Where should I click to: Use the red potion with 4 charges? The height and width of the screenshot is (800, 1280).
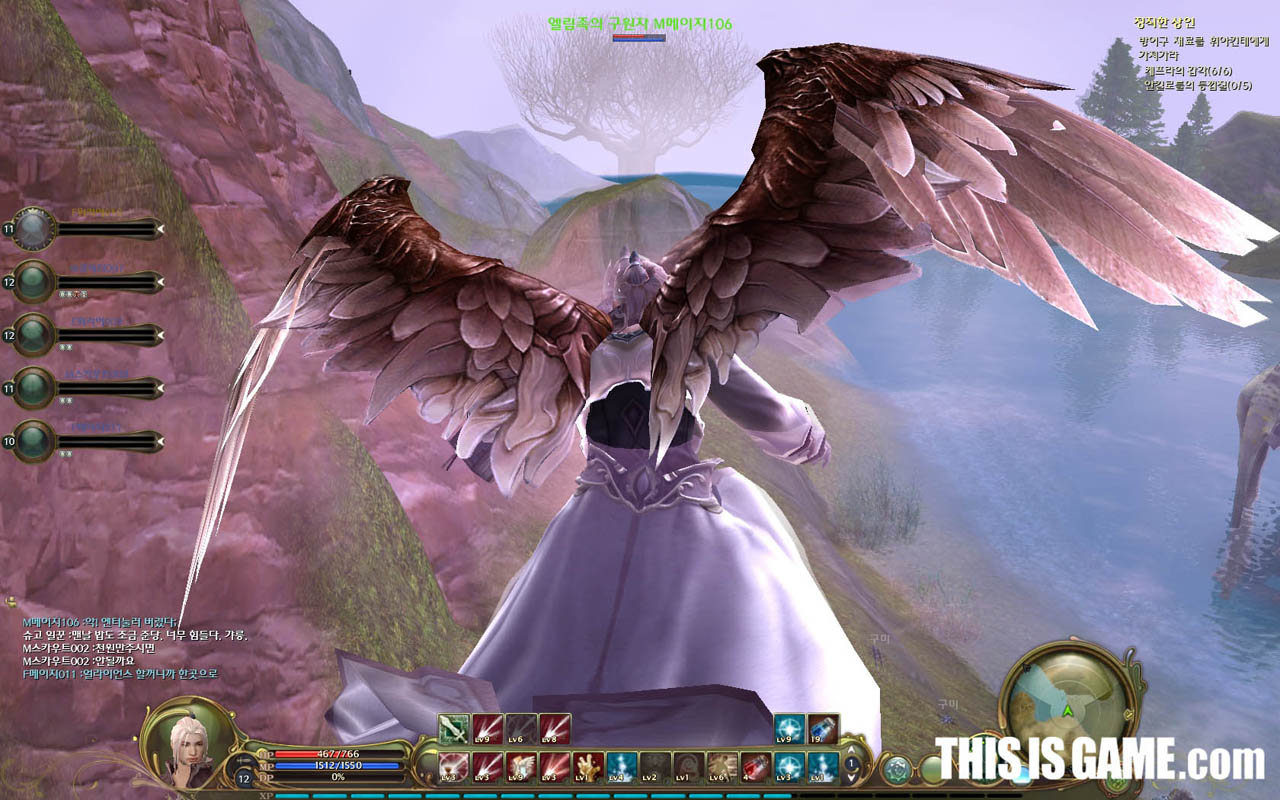coord(756,767)
